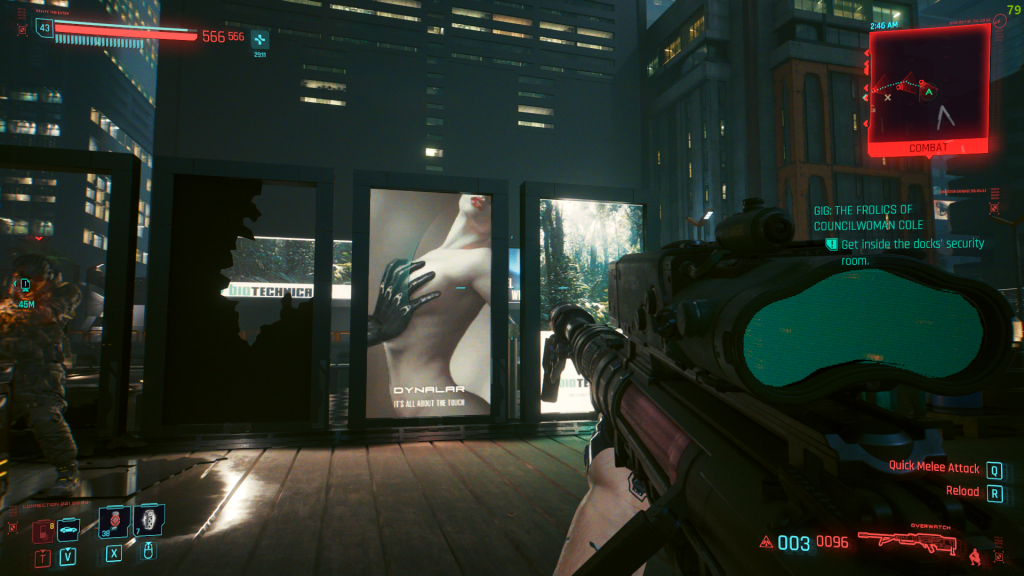Click the player level 43 badge
The width and height of the screenshot is (1024, 576).
pyautogui.click(x=43, y=28)
